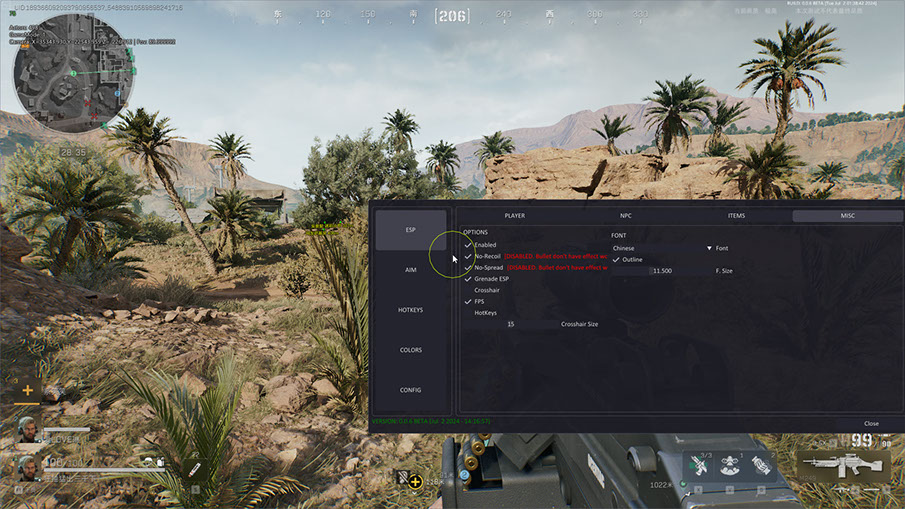This screenshot has width=905, height=509.
Task: Select the MISC tab
Action: point(848,215)
